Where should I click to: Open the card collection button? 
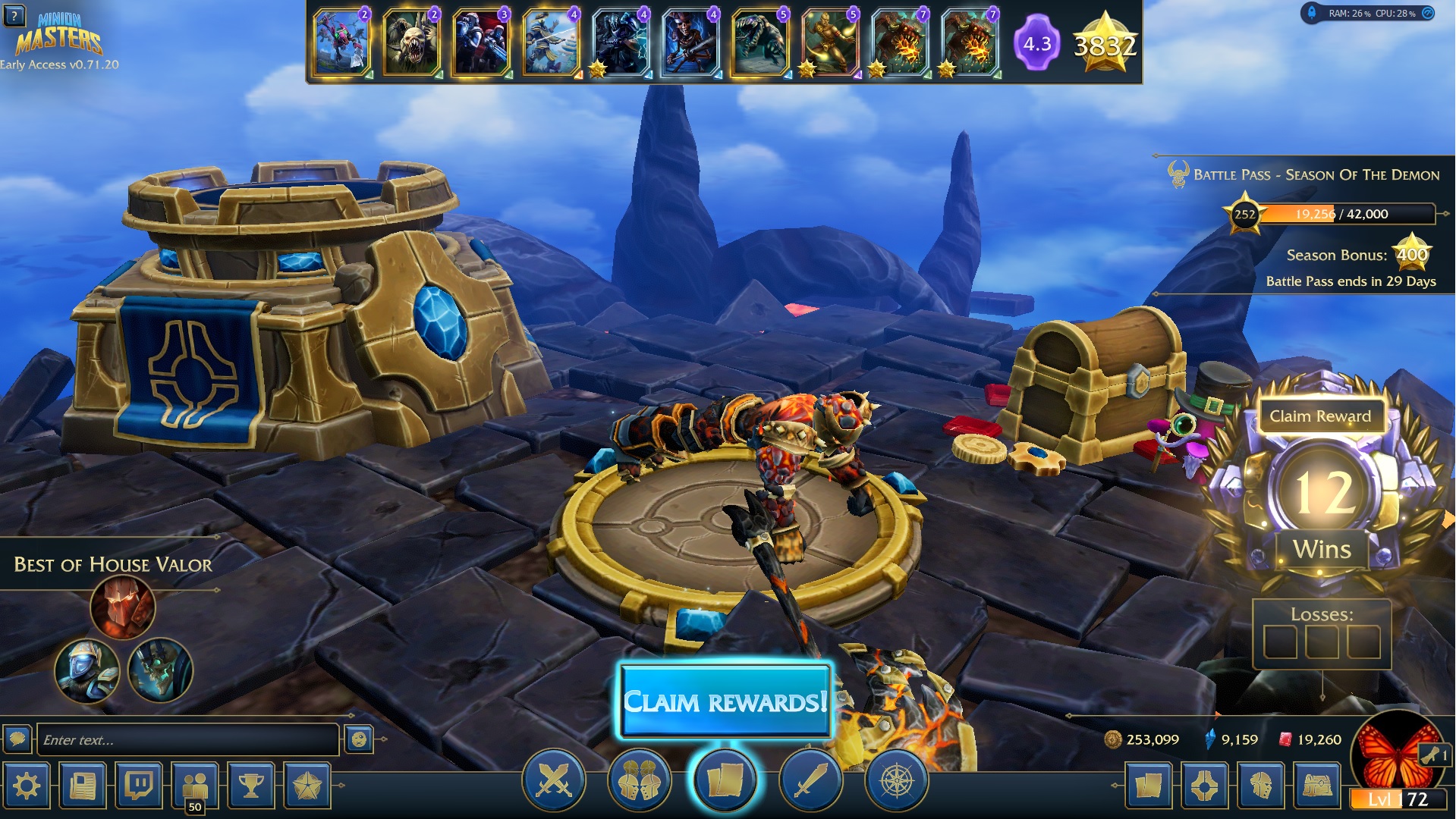pos(1149,786)
